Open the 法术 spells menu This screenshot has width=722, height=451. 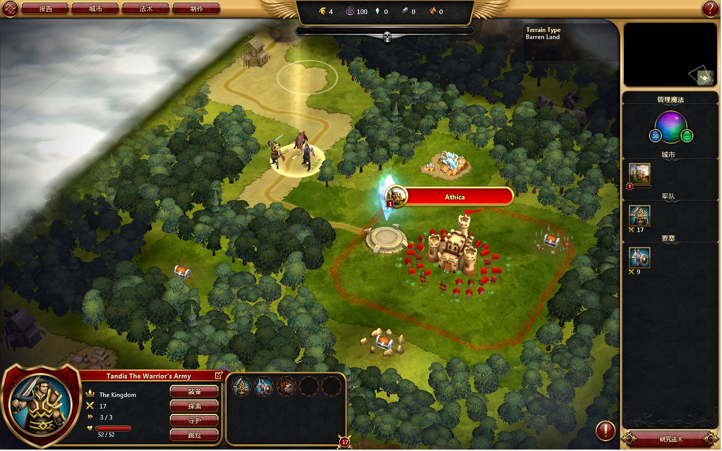coord(145,8)
